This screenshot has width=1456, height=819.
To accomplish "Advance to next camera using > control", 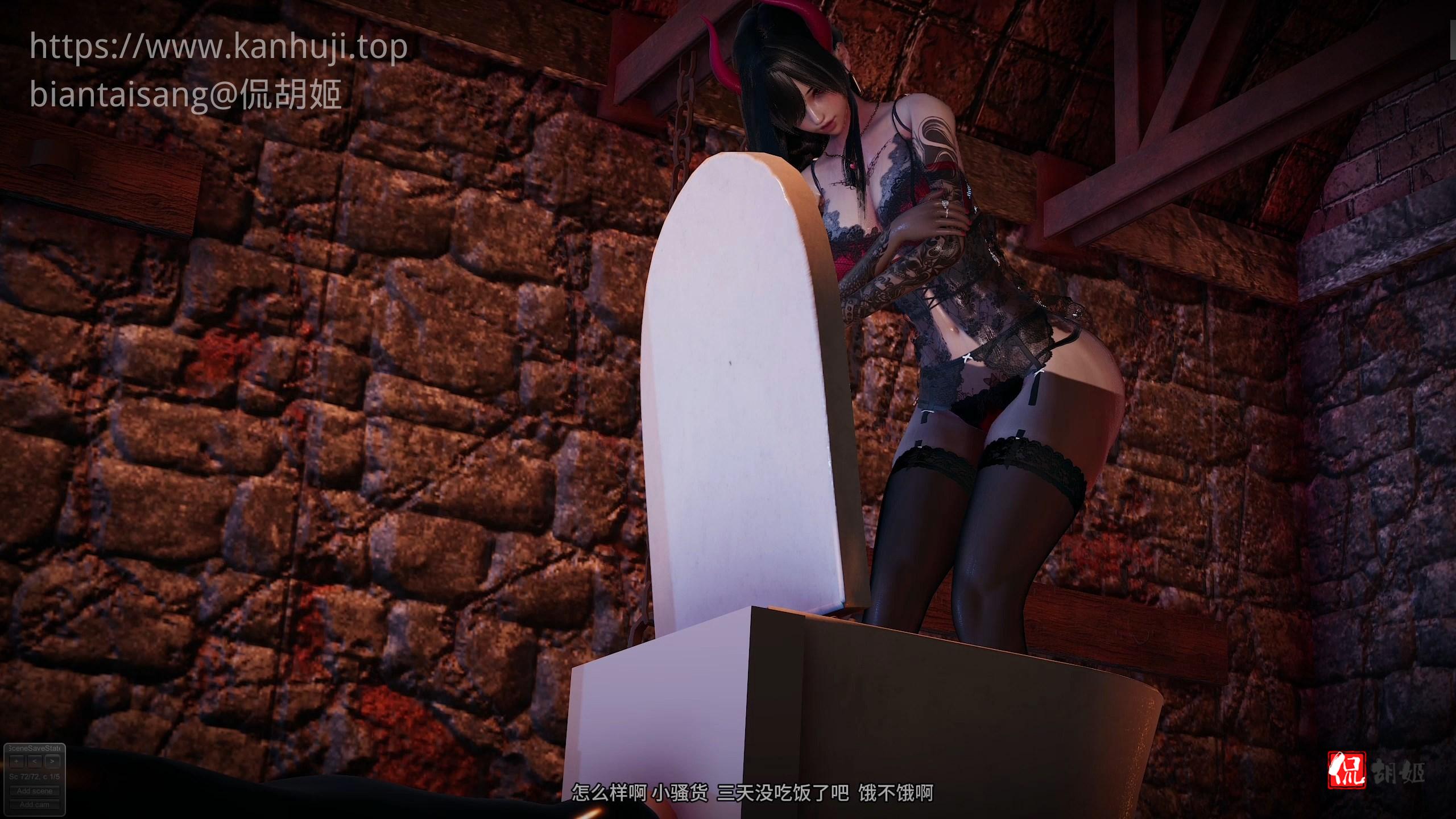I will (52, 762).
